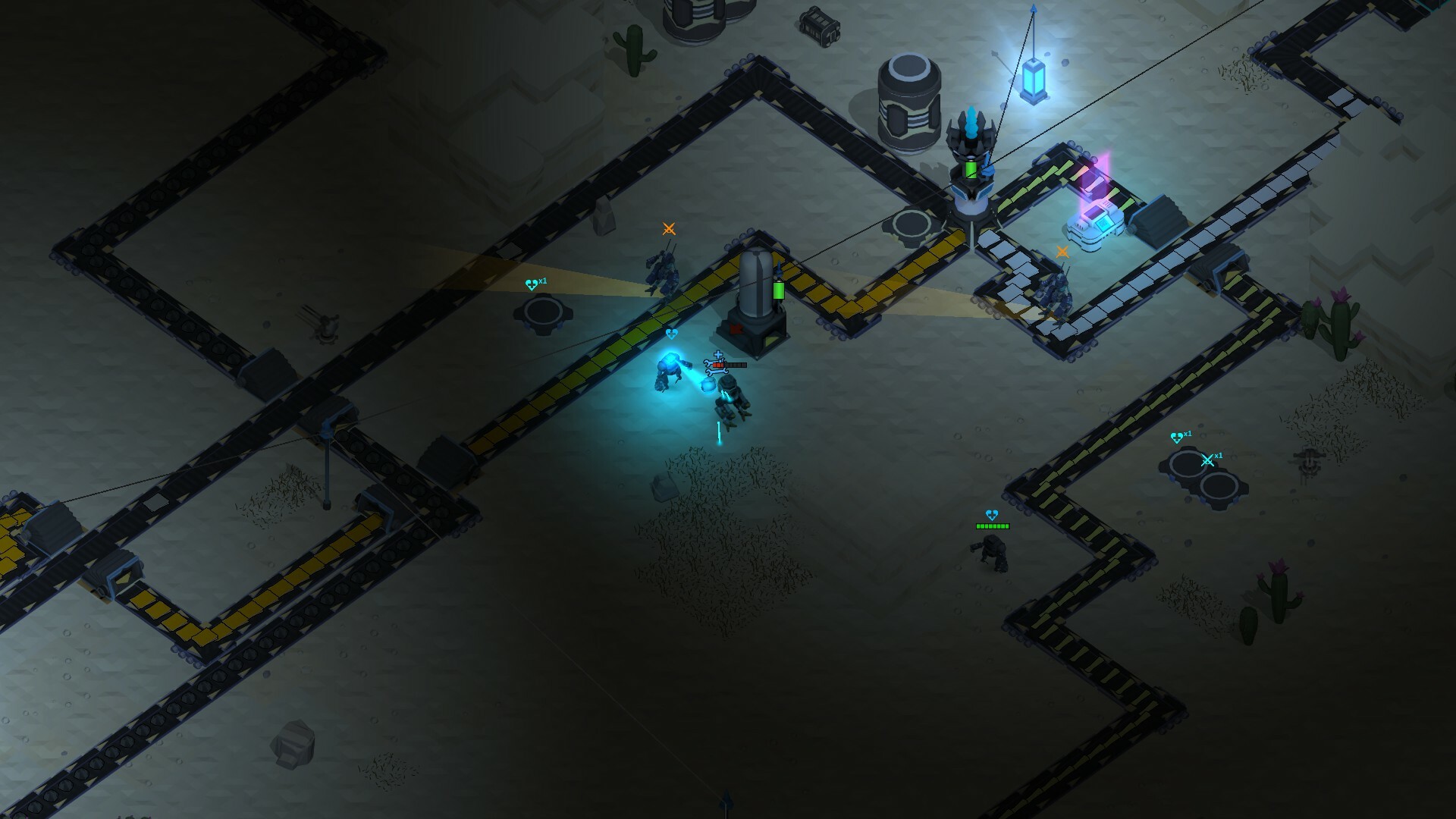Click the small heart icon beside the central pillar
The width and height of the screenshot is (1456, 819).
pyautogui.click(x=672, y=334)
